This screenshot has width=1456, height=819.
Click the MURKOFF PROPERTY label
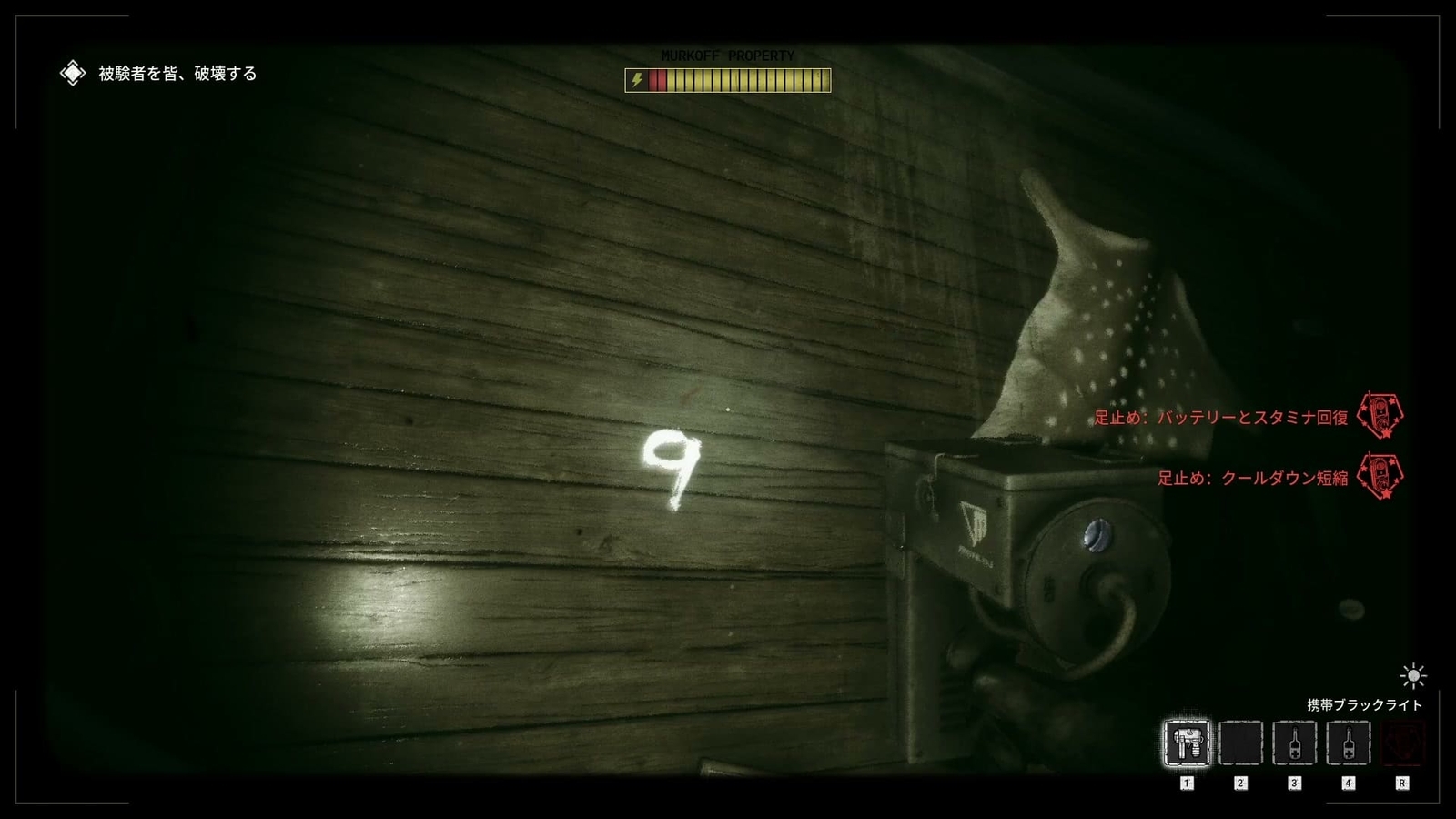726,55
